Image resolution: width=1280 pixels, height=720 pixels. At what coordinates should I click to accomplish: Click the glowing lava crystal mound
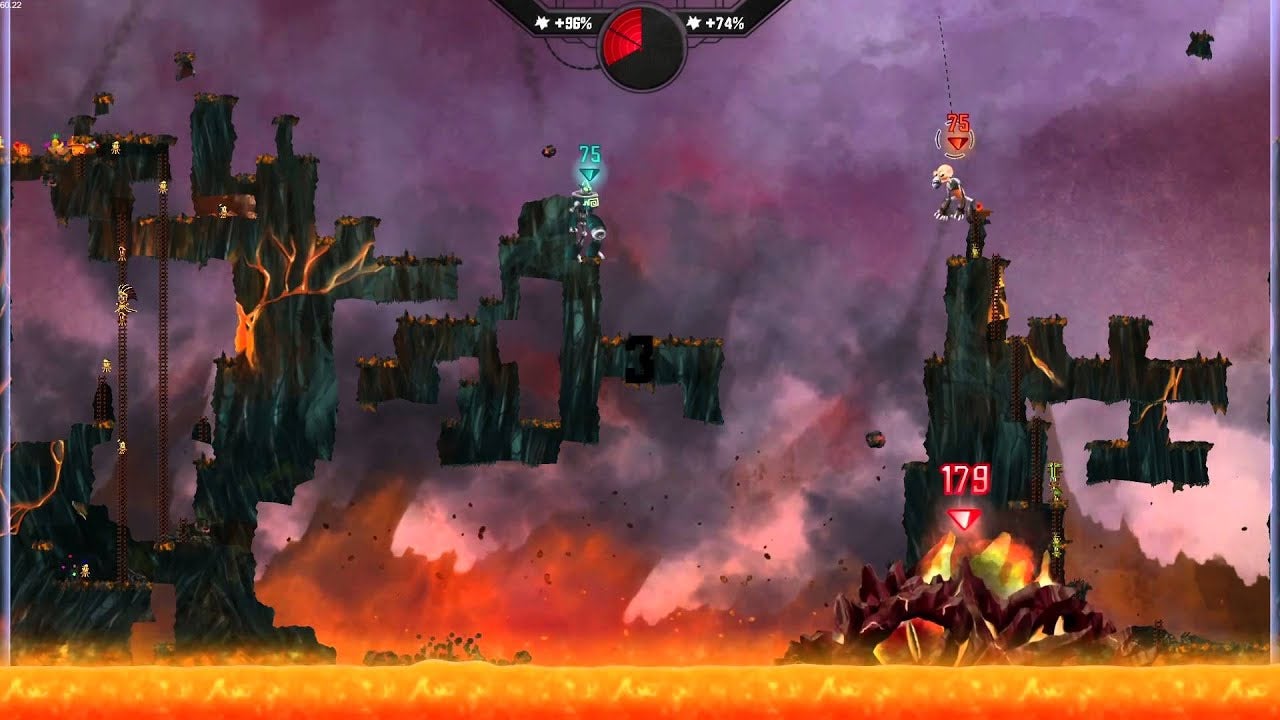(950, 590)
